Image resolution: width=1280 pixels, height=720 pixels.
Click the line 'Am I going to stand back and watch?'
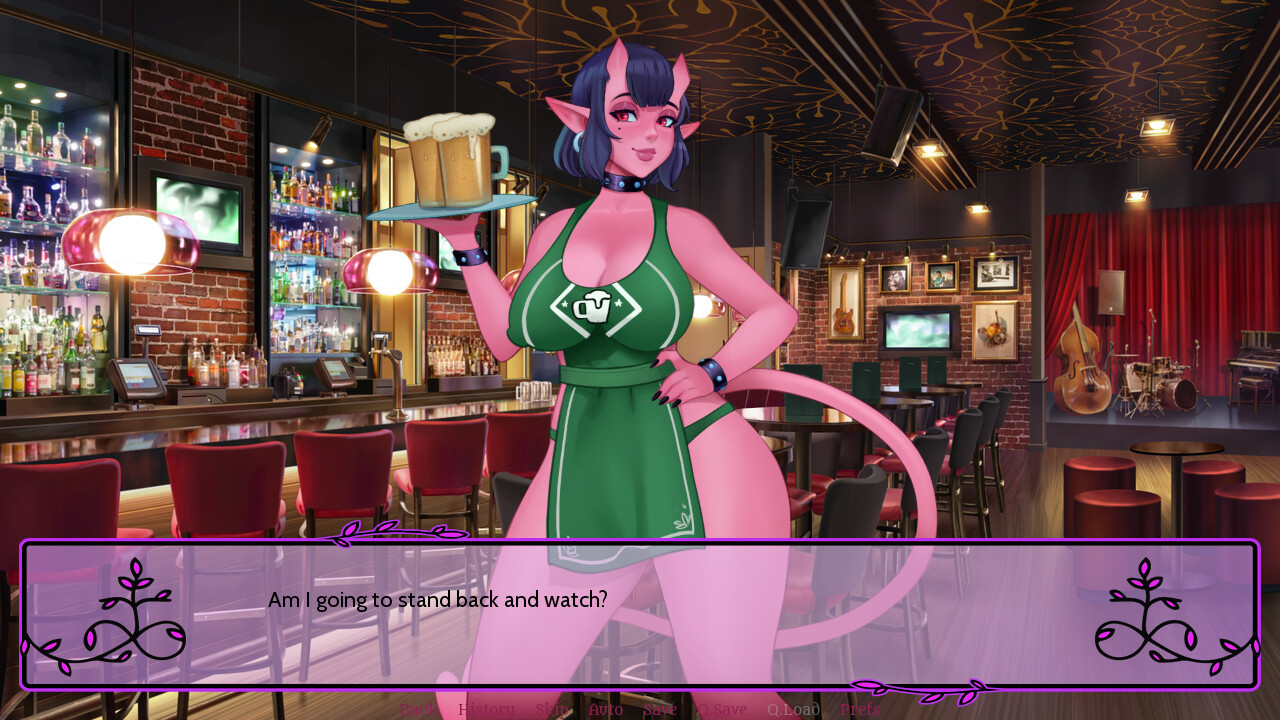click(437, 600)
